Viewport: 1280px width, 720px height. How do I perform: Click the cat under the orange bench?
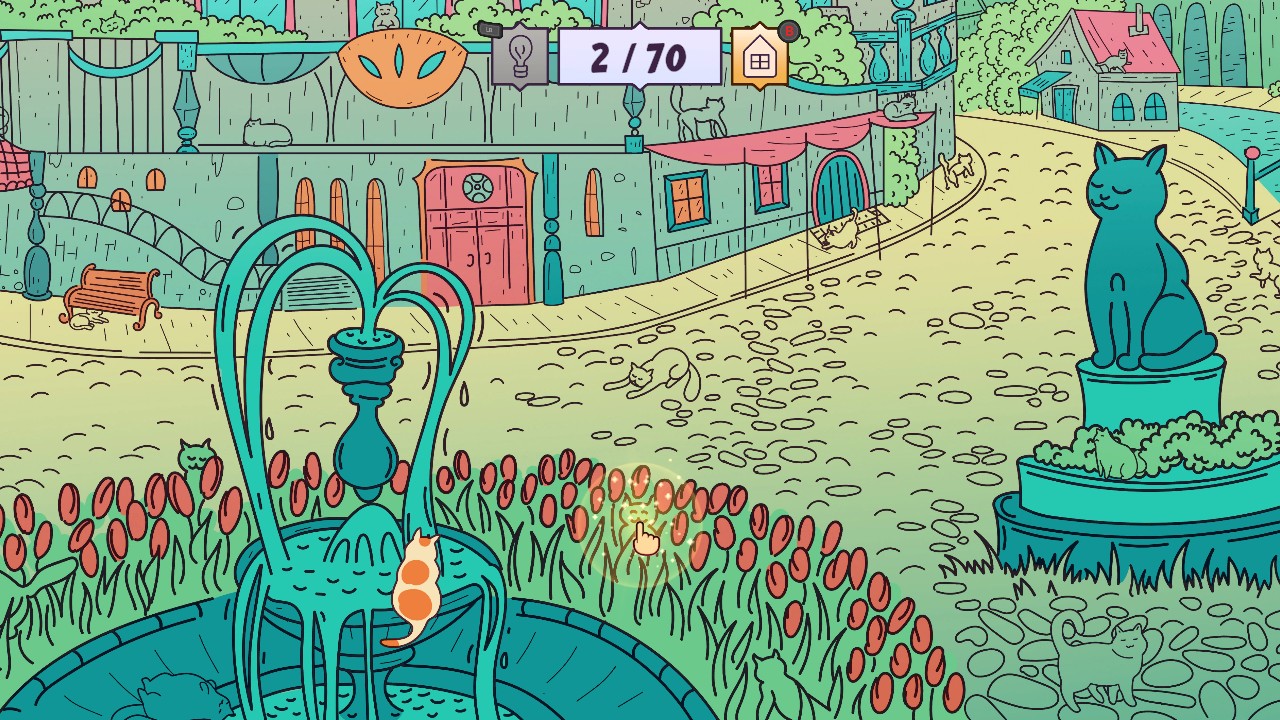click(88, 318)
